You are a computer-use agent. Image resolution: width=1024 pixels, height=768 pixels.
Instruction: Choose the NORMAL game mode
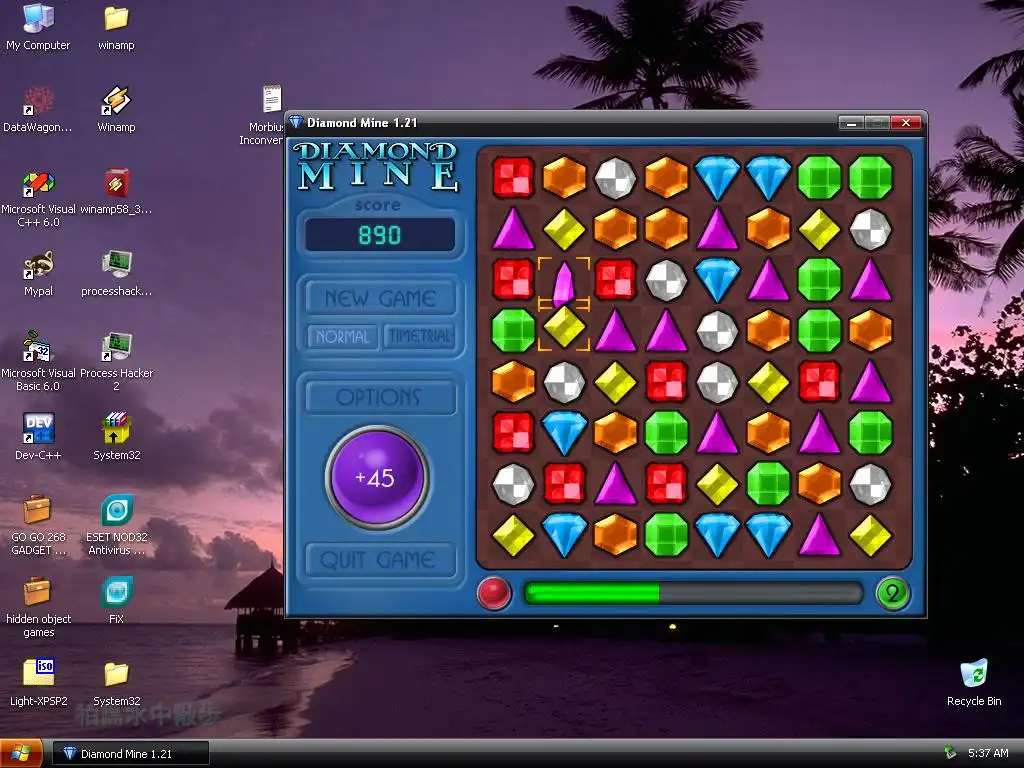pyautogui.click(x=342, y=337)
